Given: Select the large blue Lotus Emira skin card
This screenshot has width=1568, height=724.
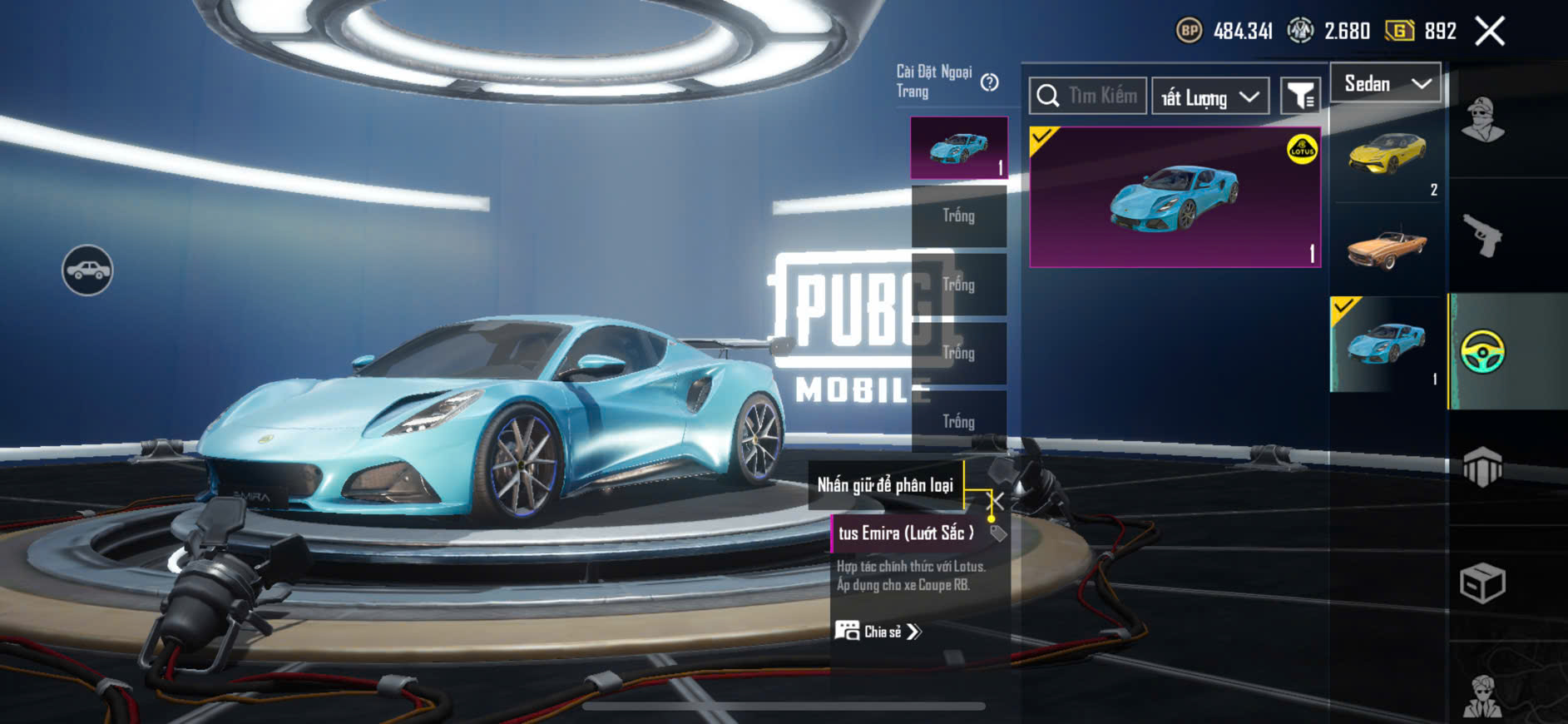Looking at the screenshot, I should click(x=1175, y=197).
